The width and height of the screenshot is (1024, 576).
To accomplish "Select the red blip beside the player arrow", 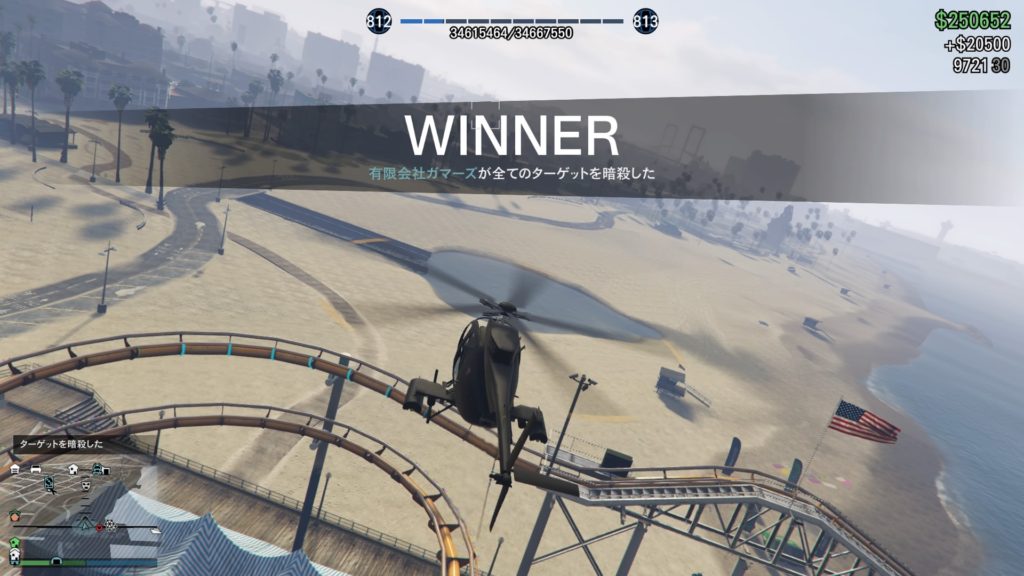I will coord(99,527).
